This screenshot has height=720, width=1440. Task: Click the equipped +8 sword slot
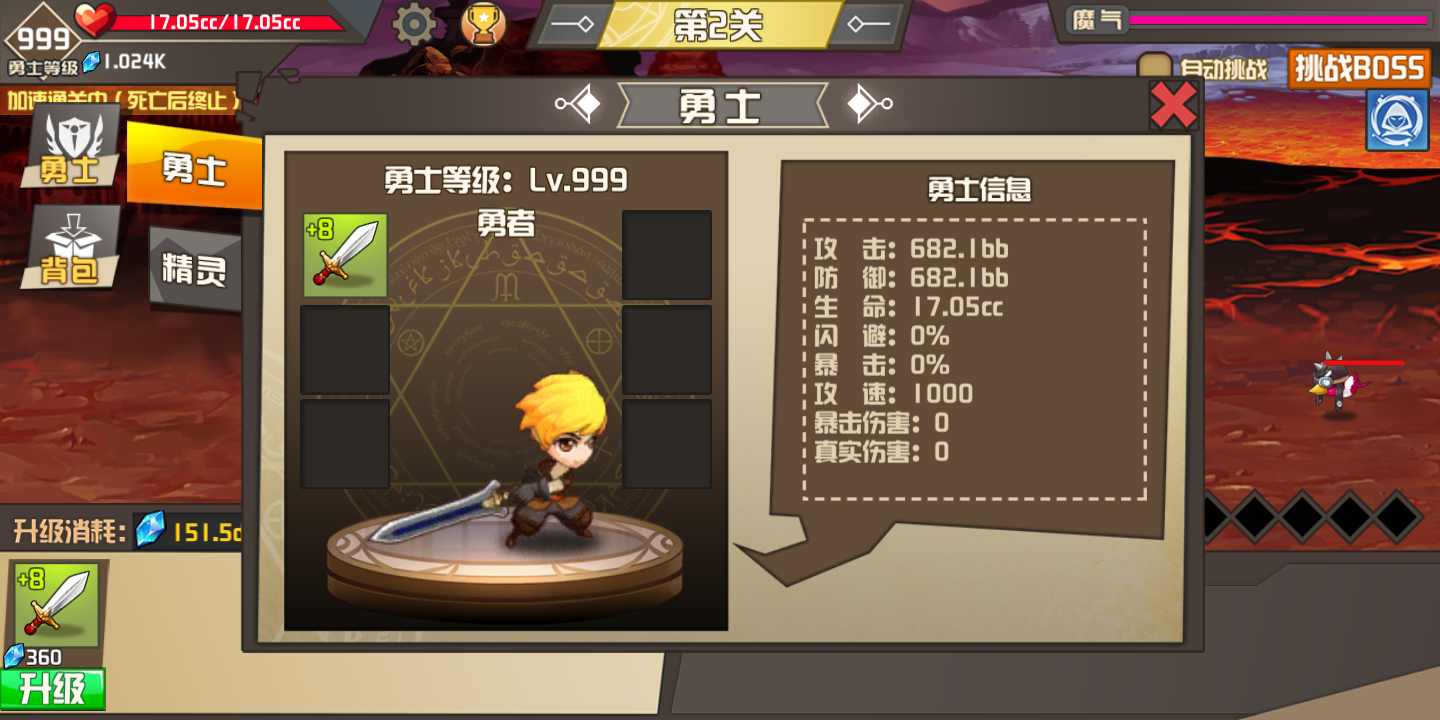[x=345, y=253]
